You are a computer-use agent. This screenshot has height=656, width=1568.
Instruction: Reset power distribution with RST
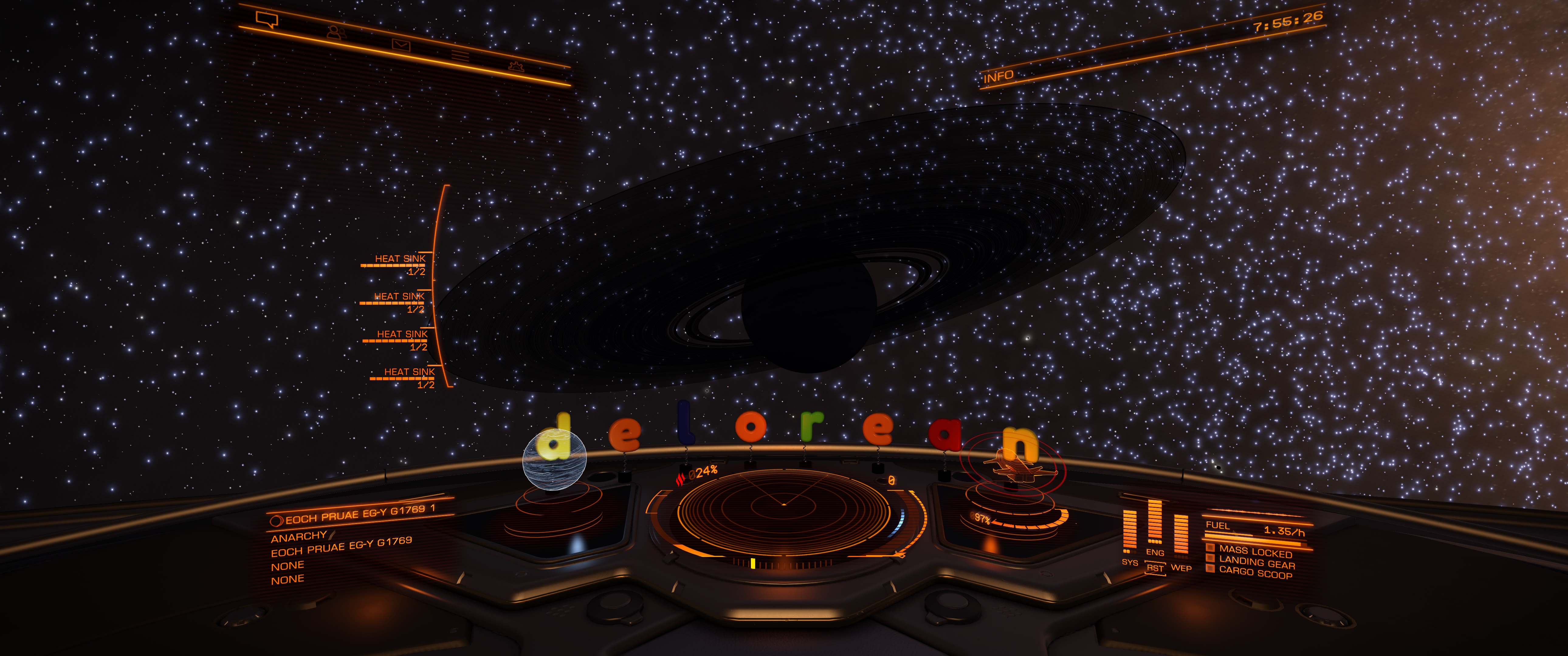pyautogui.click(x=1155, y=568)
